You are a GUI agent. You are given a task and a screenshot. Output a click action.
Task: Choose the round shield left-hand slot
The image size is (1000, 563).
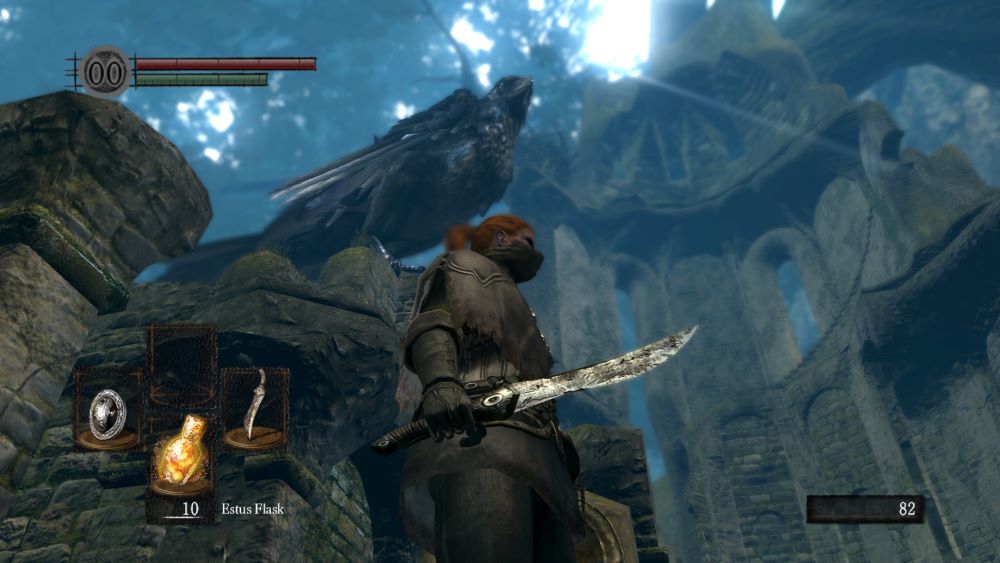pos(108,410)
